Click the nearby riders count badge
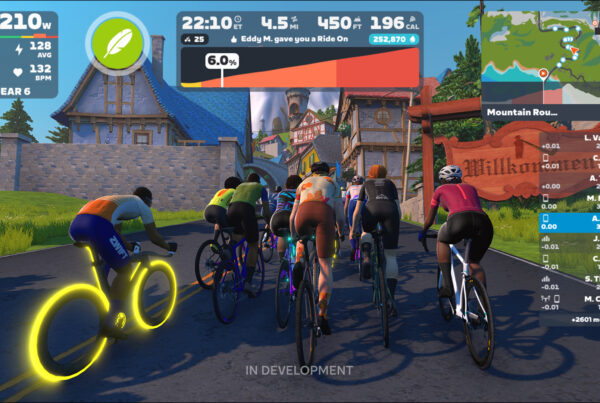Screen dimensions: 600x403 pyautogui.click(x=192, y=39)
